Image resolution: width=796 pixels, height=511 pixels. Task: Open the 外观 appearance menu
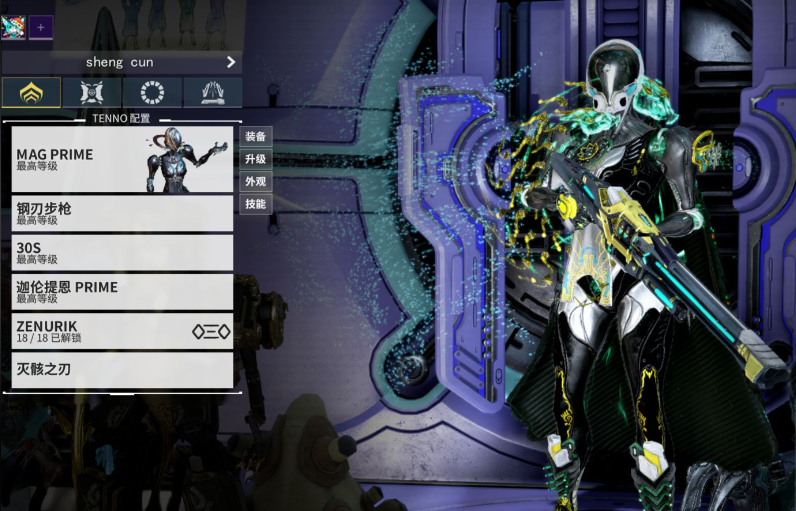[256, 182]
